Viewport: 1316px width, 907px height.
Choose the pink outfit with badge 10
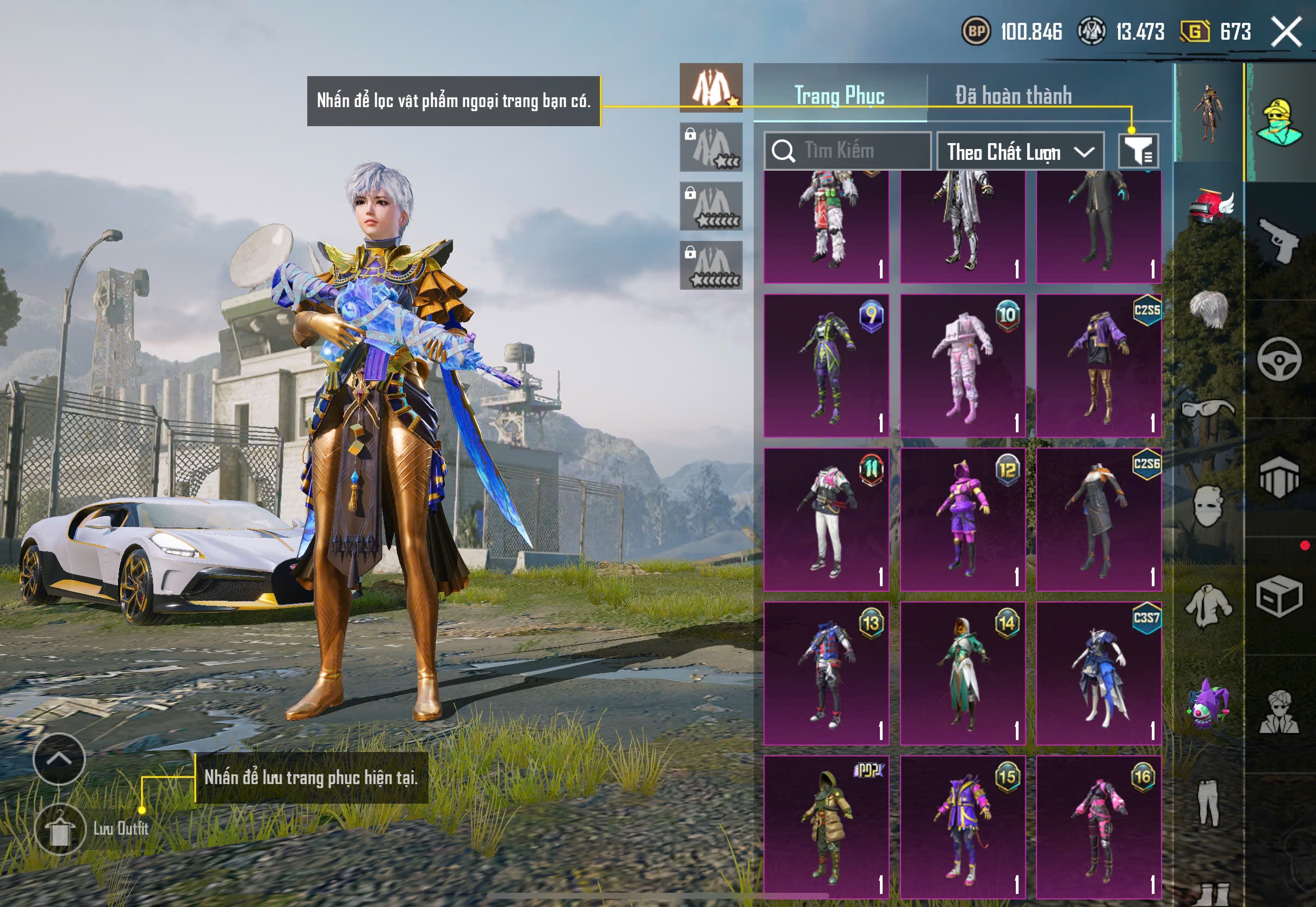[963, 365]
